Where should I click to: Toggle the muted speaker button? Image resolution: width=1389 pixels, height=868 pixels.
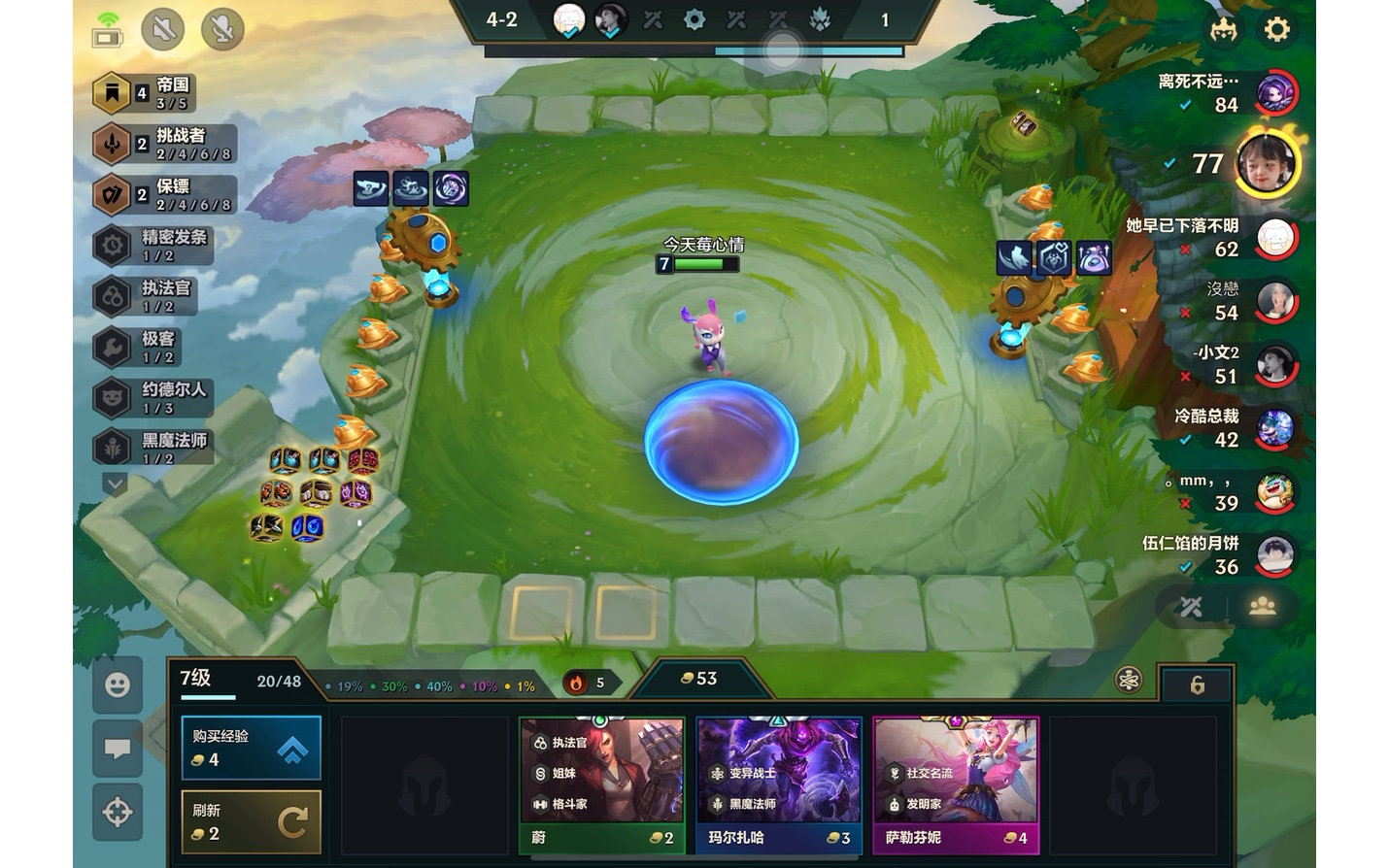click(163, 29)
